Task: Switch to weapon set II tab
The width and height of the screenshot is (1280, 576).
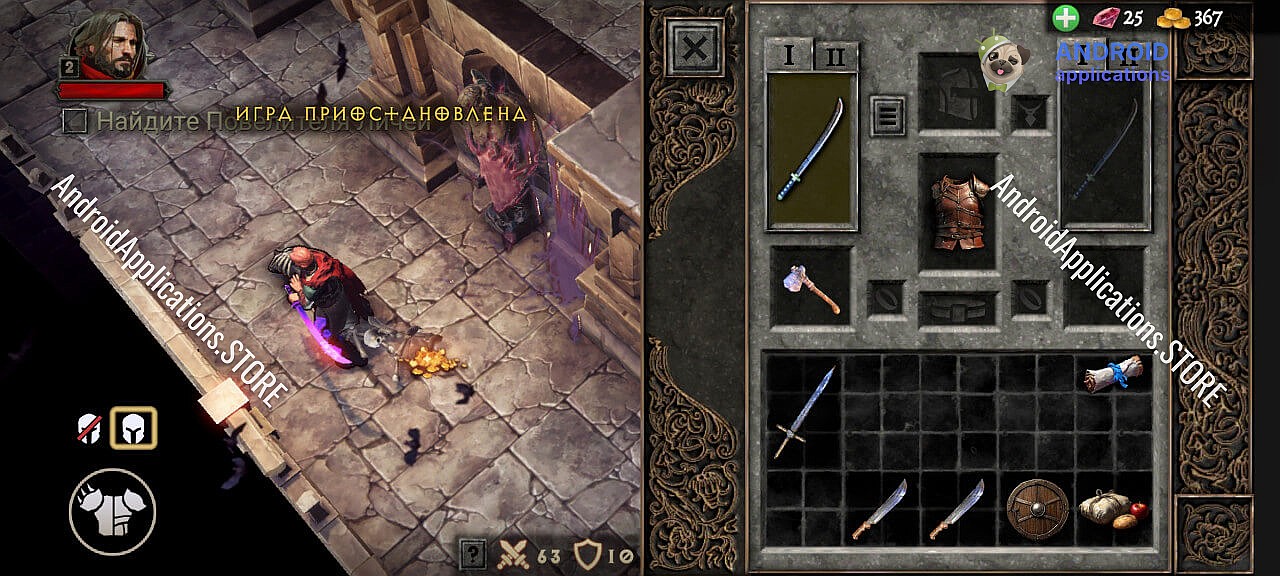Action: point(836,57)
